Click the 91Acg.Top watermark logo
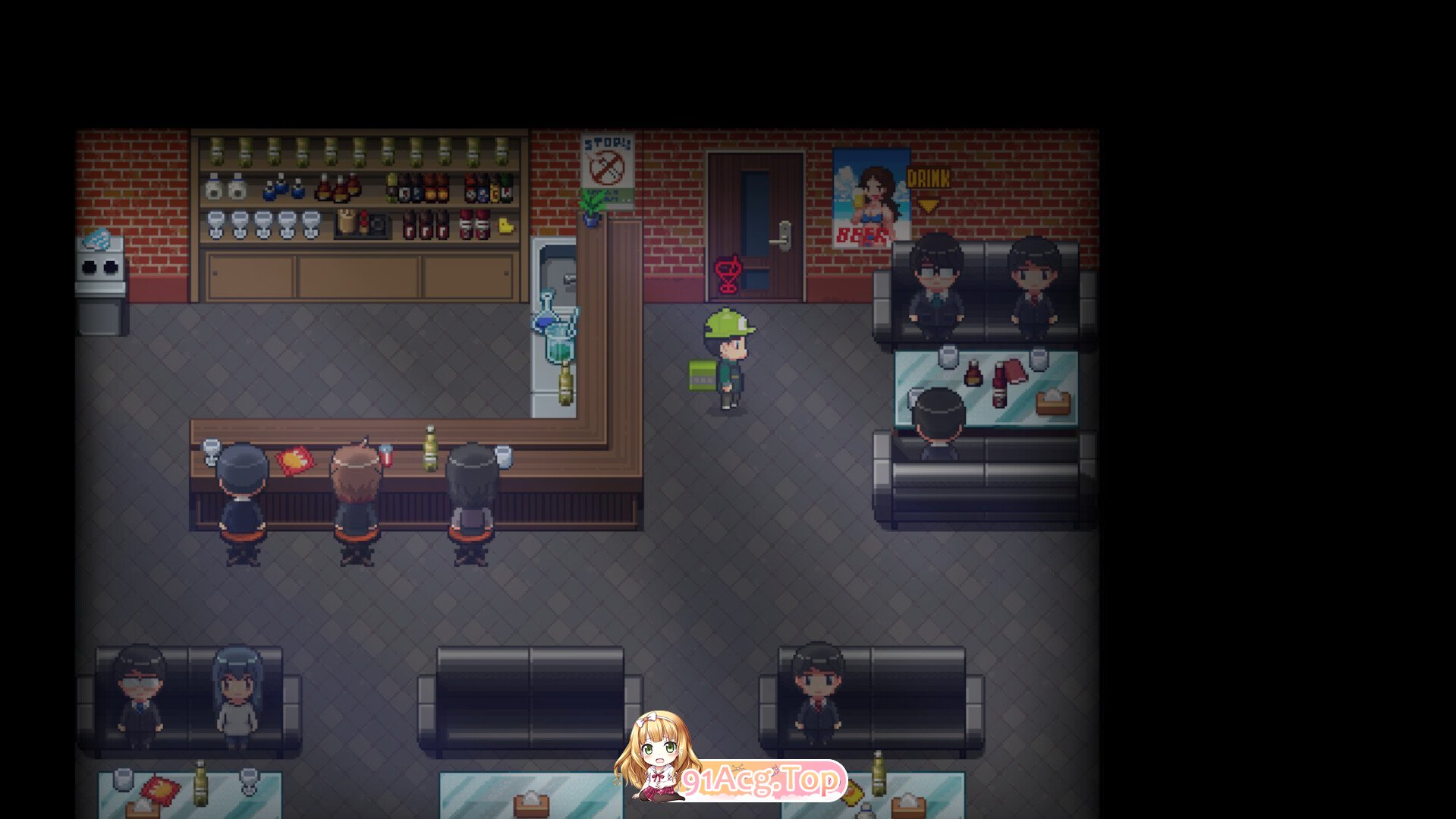The width and height of the screenshot is (1456, 819). (x=759, y=780)
